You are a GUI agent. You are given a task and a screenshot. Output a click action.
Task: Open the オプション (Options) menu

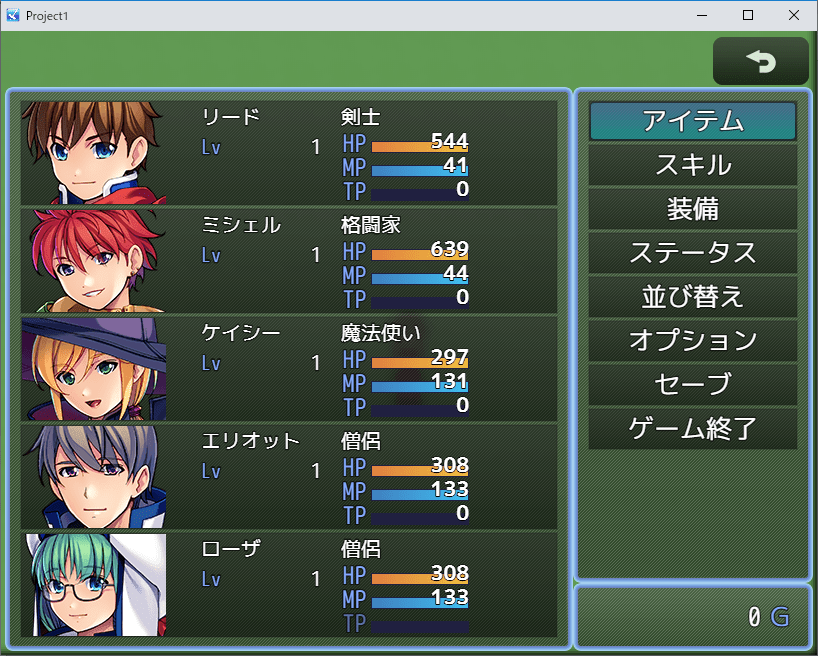(x=693, y=341)
